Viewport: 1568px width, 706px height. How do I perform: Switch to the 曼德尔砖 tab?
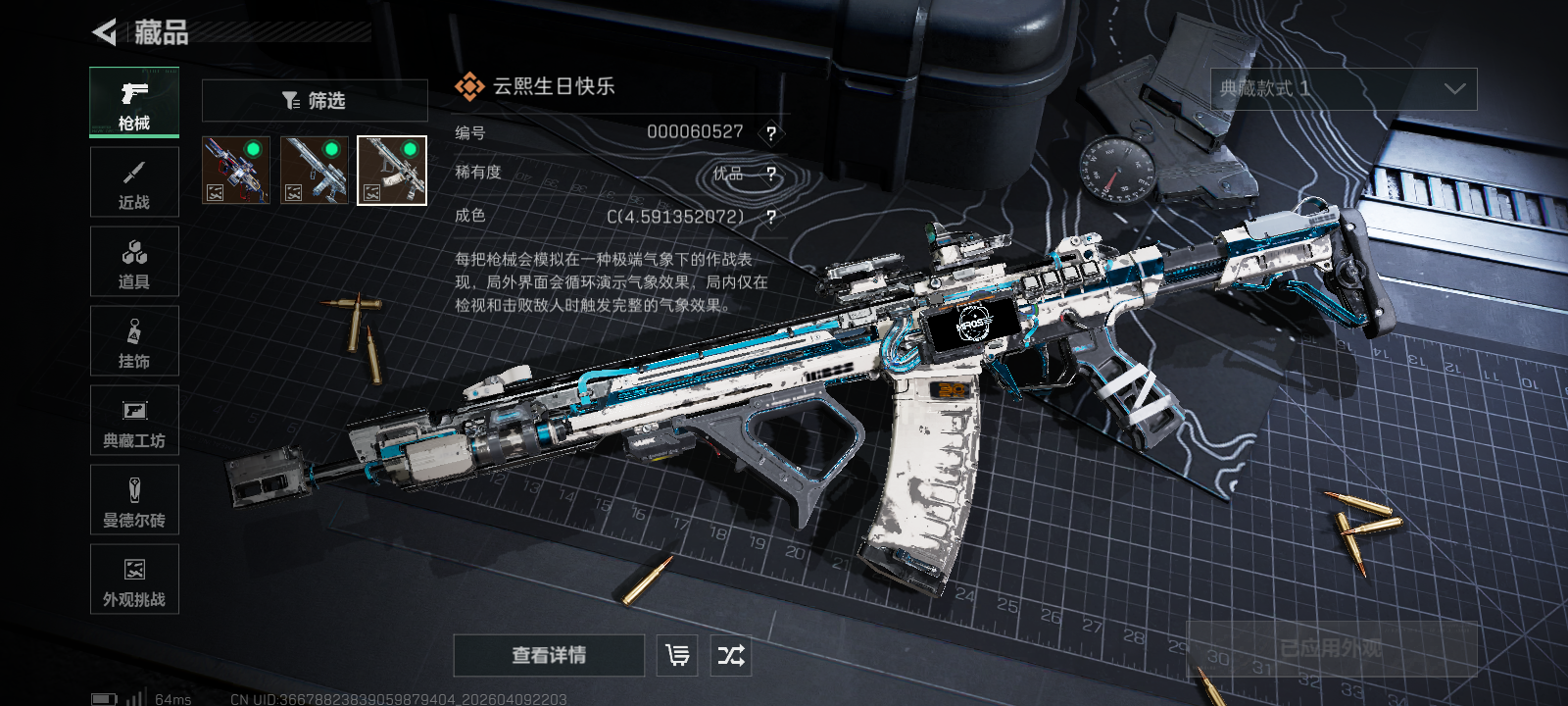click(134, 500)
